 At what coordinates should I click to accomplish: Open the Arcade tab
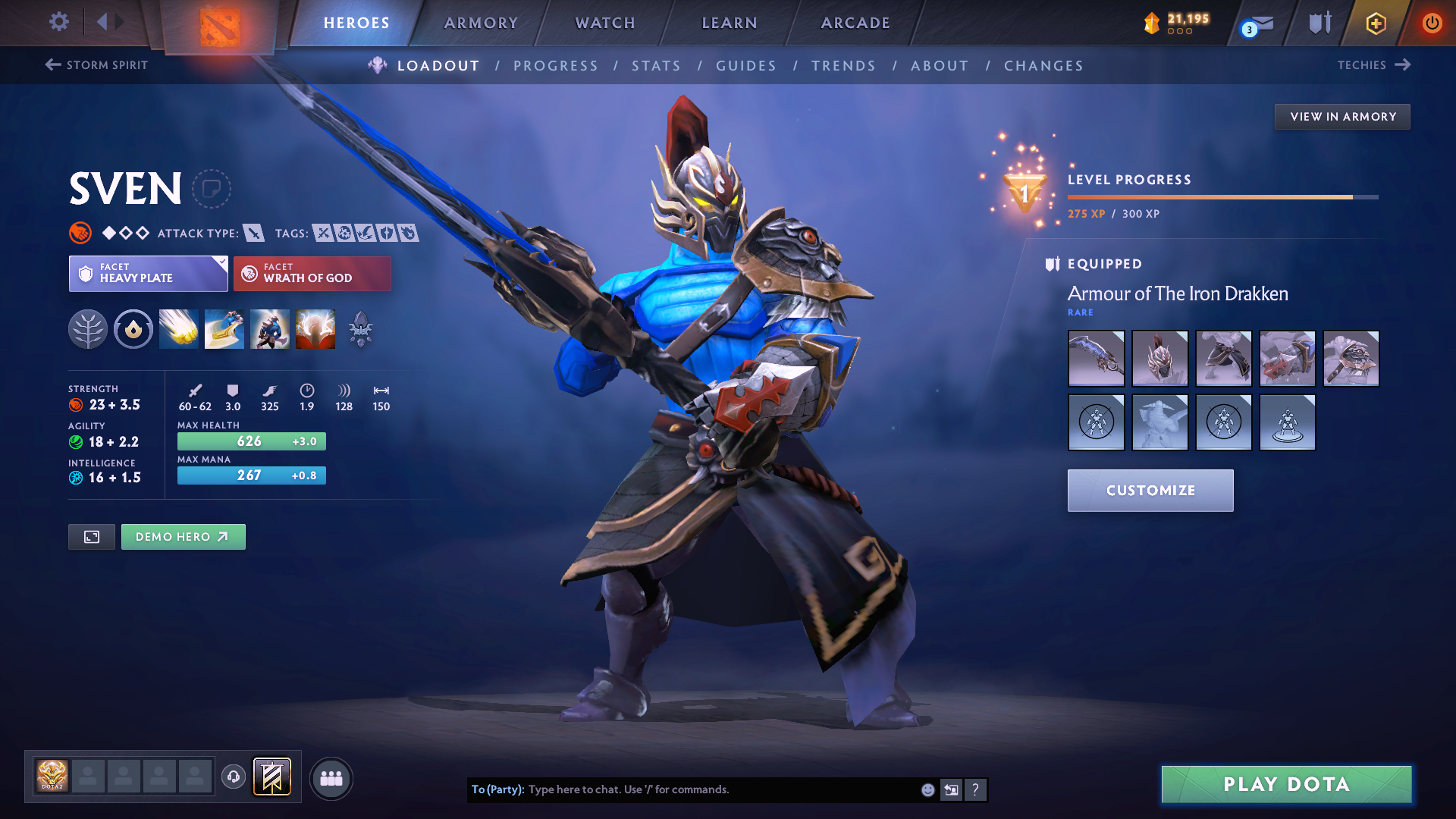click(x=855, y=23)
